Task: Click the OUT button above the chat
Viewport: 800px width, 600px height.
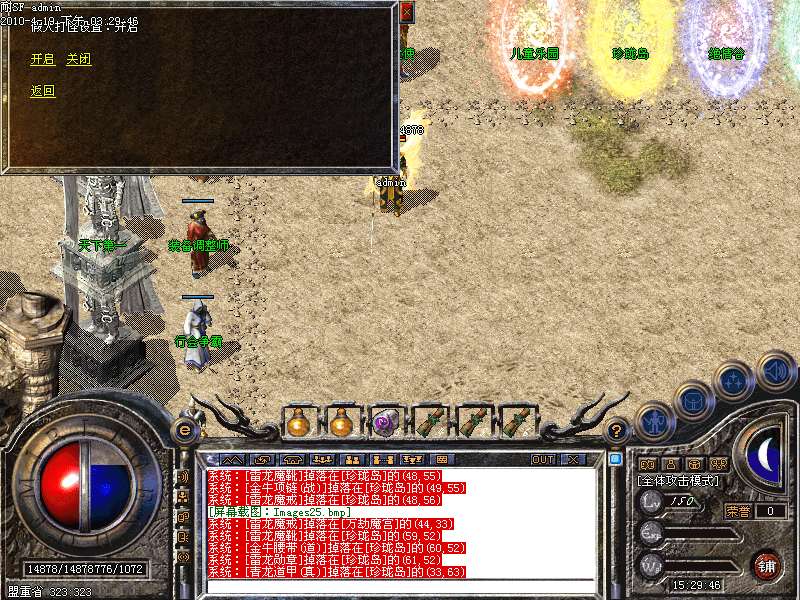Action: click(543, 459)
